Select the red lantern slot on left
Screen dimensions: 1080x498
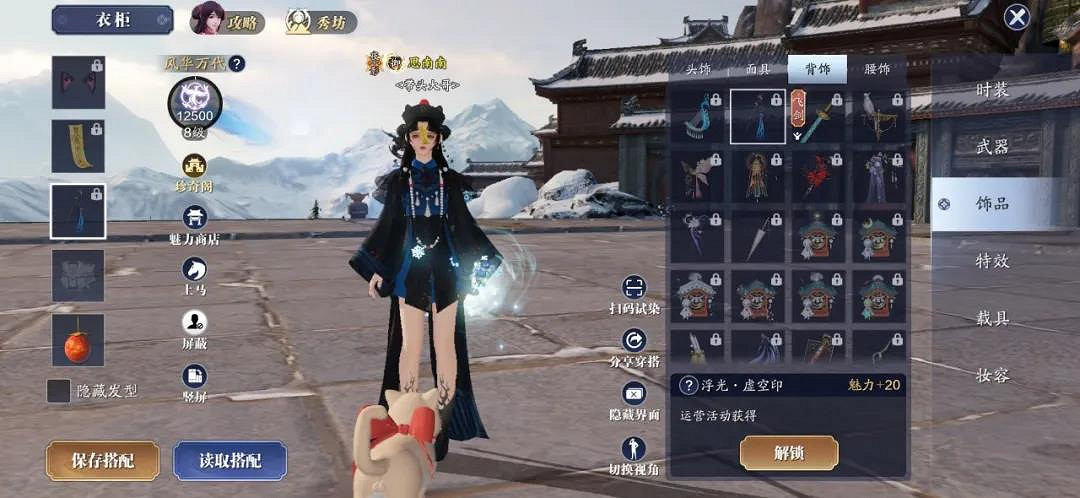(78, 340)
